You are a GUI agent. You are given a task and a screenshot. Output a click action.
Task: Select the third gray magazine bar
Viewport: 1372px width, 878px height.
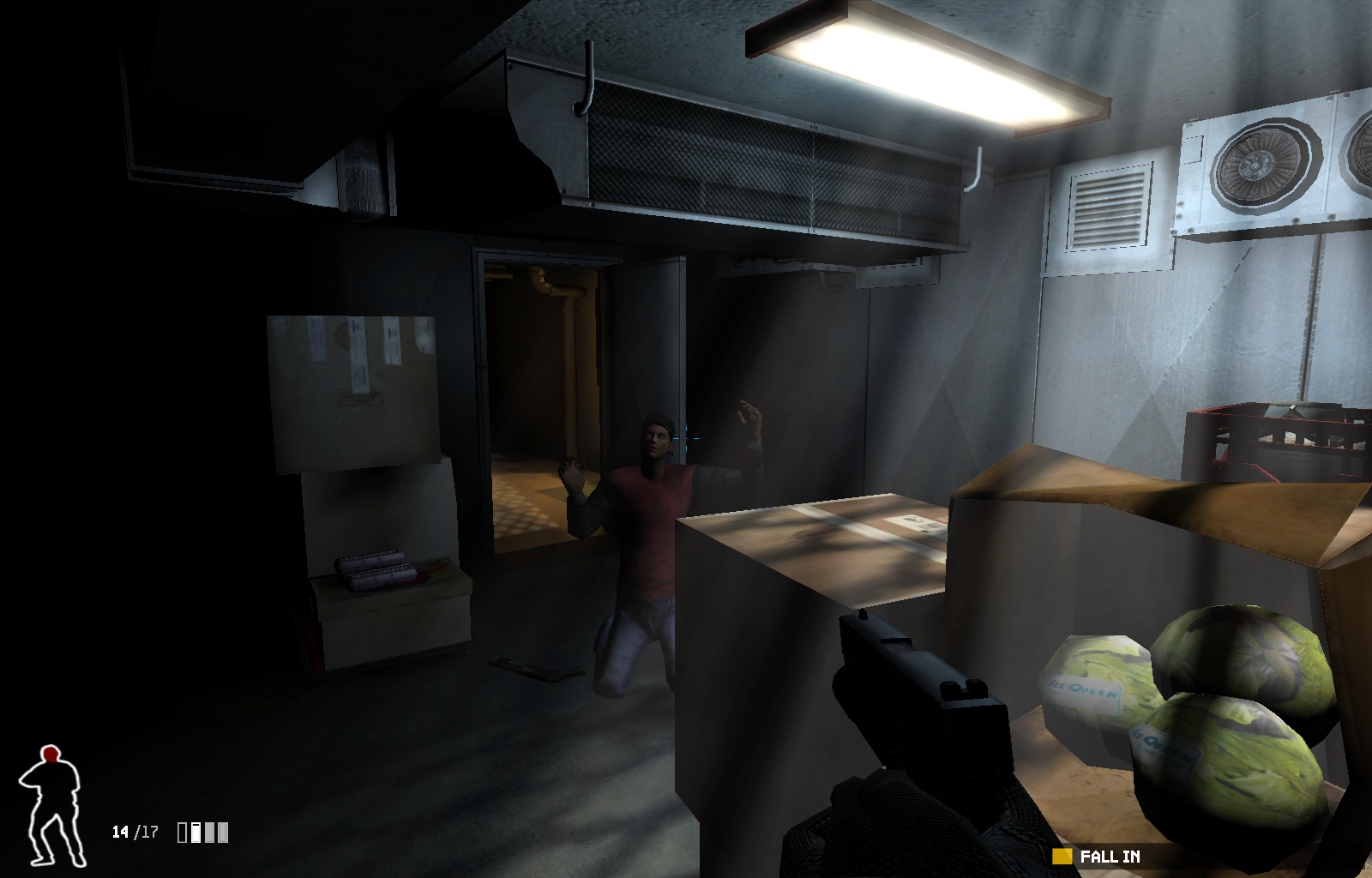209,833
